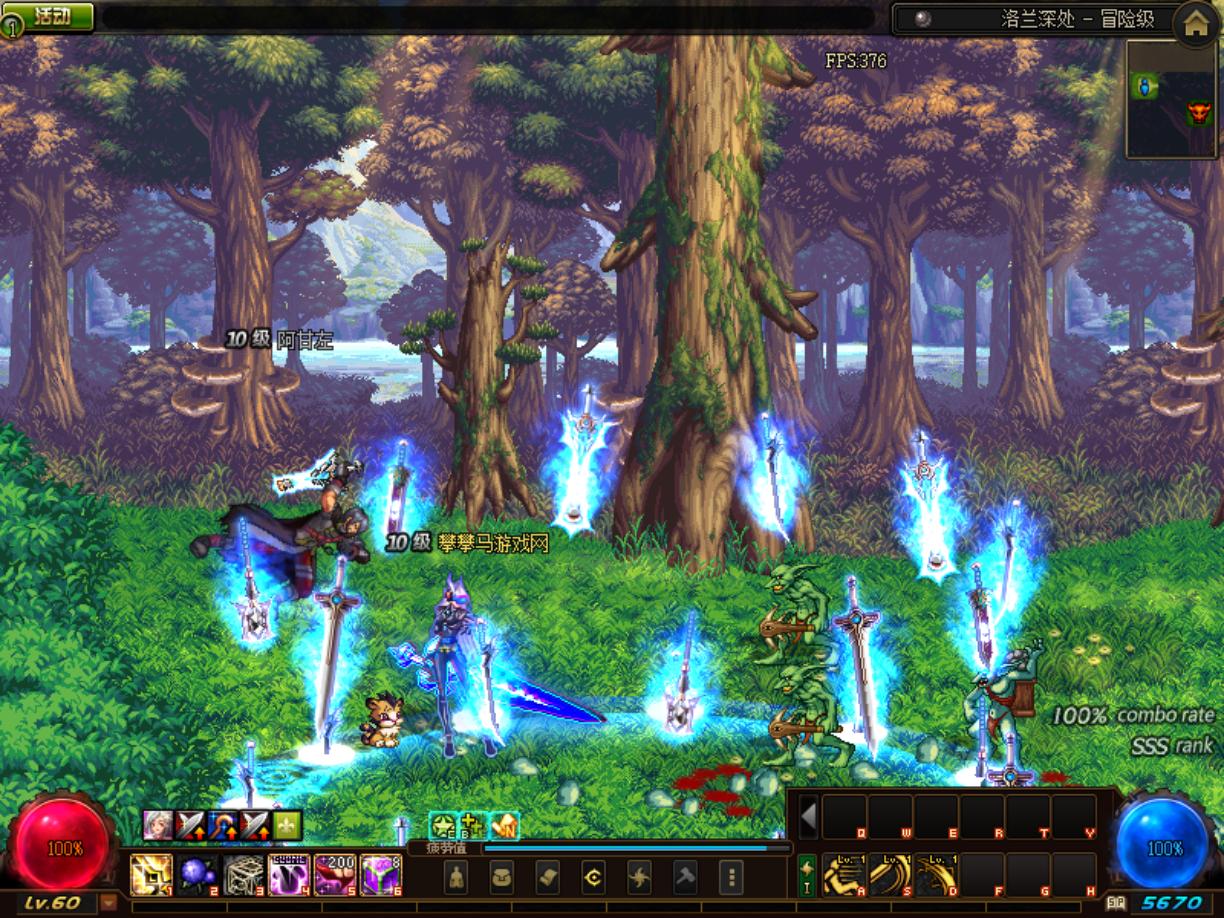Use the red item with 200 count

coord(335,875)
